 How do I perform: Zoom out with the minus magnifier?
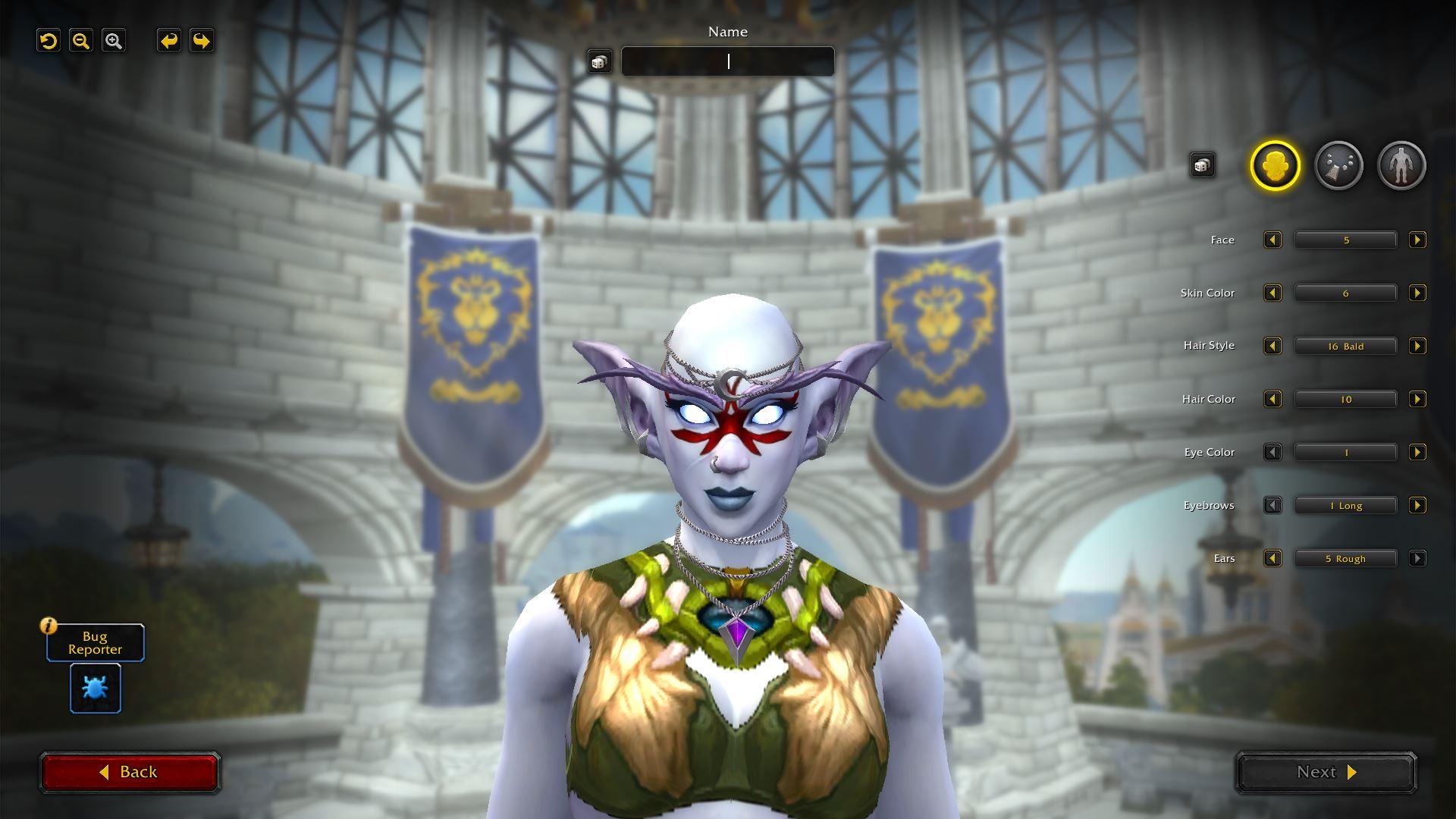81,41
